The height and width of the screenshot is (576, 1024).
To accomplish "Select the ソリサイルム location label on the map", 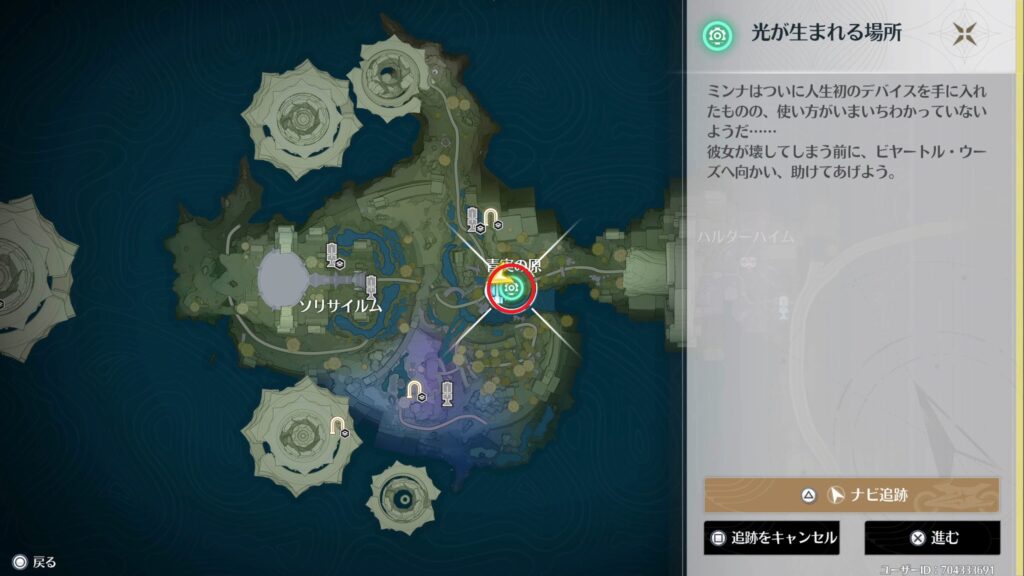I will click(340, 306).
